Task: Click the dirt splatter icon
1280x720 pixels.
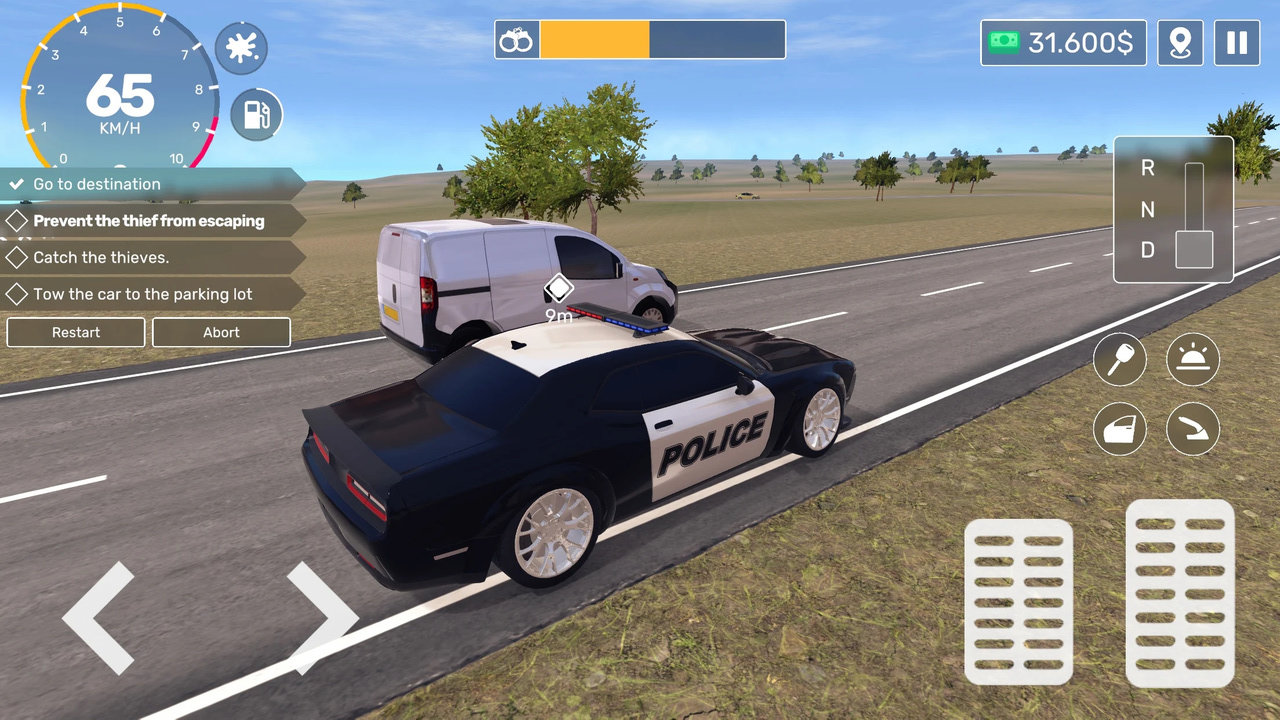Action: 241,47
